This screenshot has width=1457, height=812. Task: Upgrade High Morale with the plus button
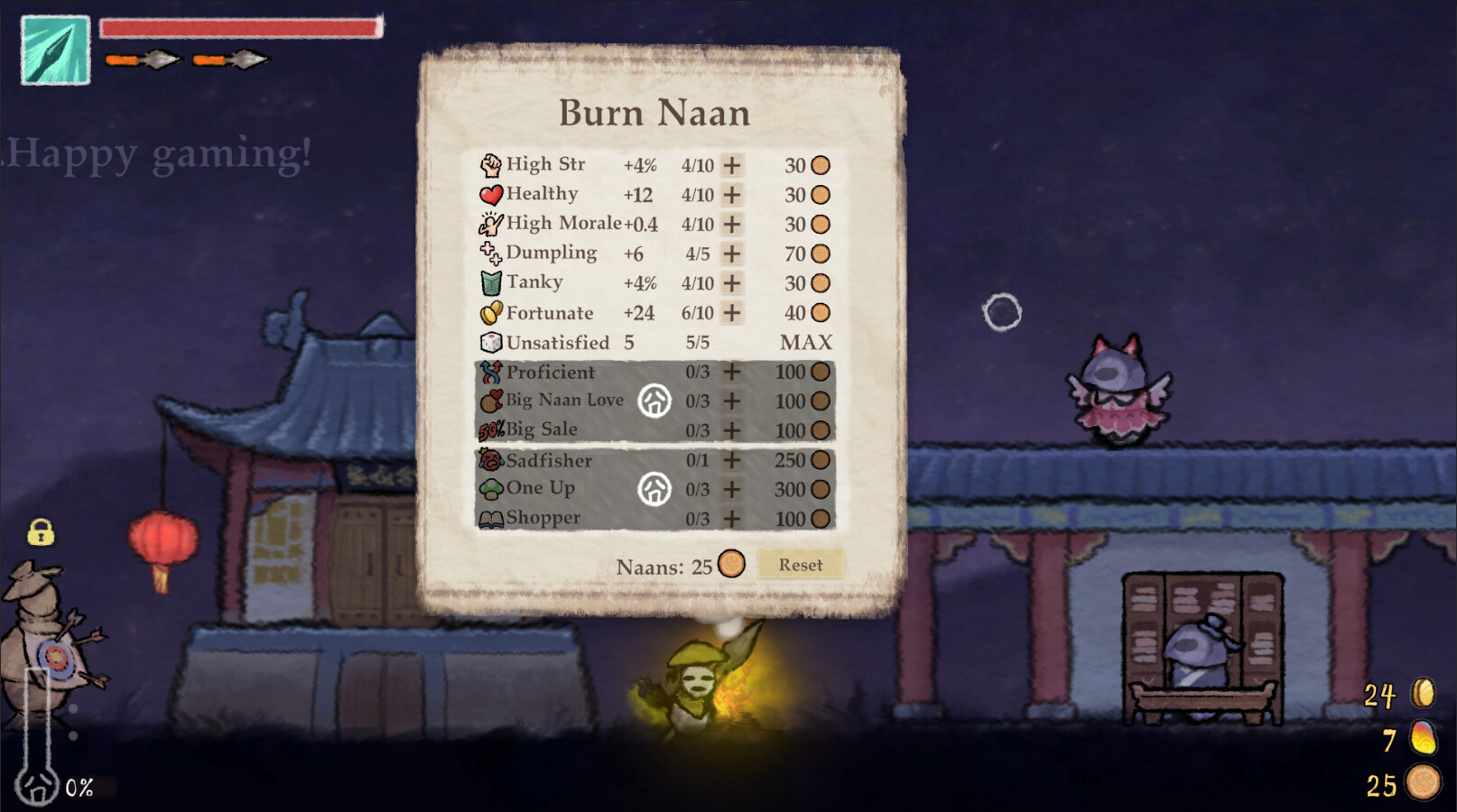point(732,224)
